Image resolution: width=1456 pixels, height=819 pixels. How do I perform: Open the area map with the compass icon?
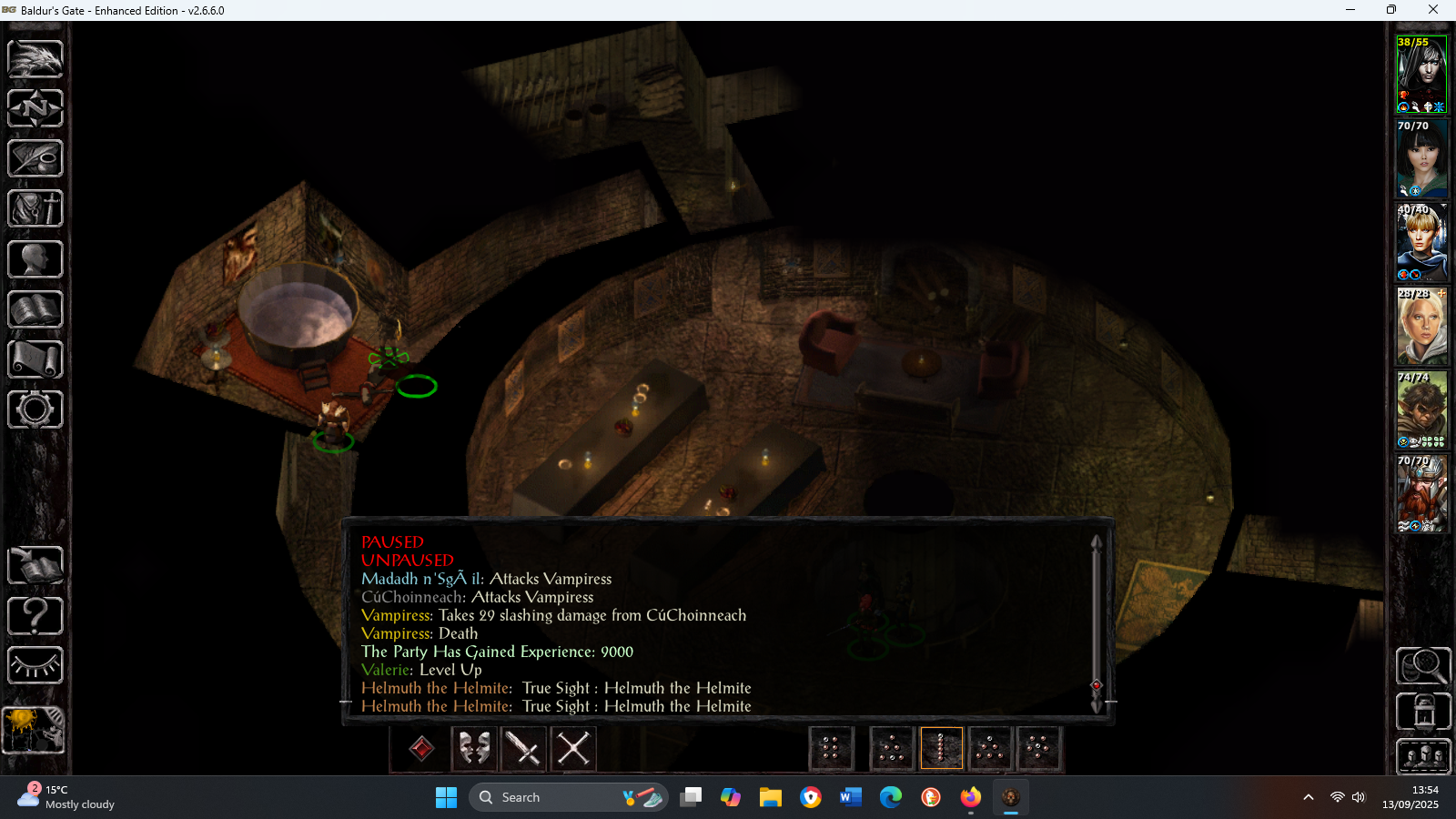click(x=35, y=109)
